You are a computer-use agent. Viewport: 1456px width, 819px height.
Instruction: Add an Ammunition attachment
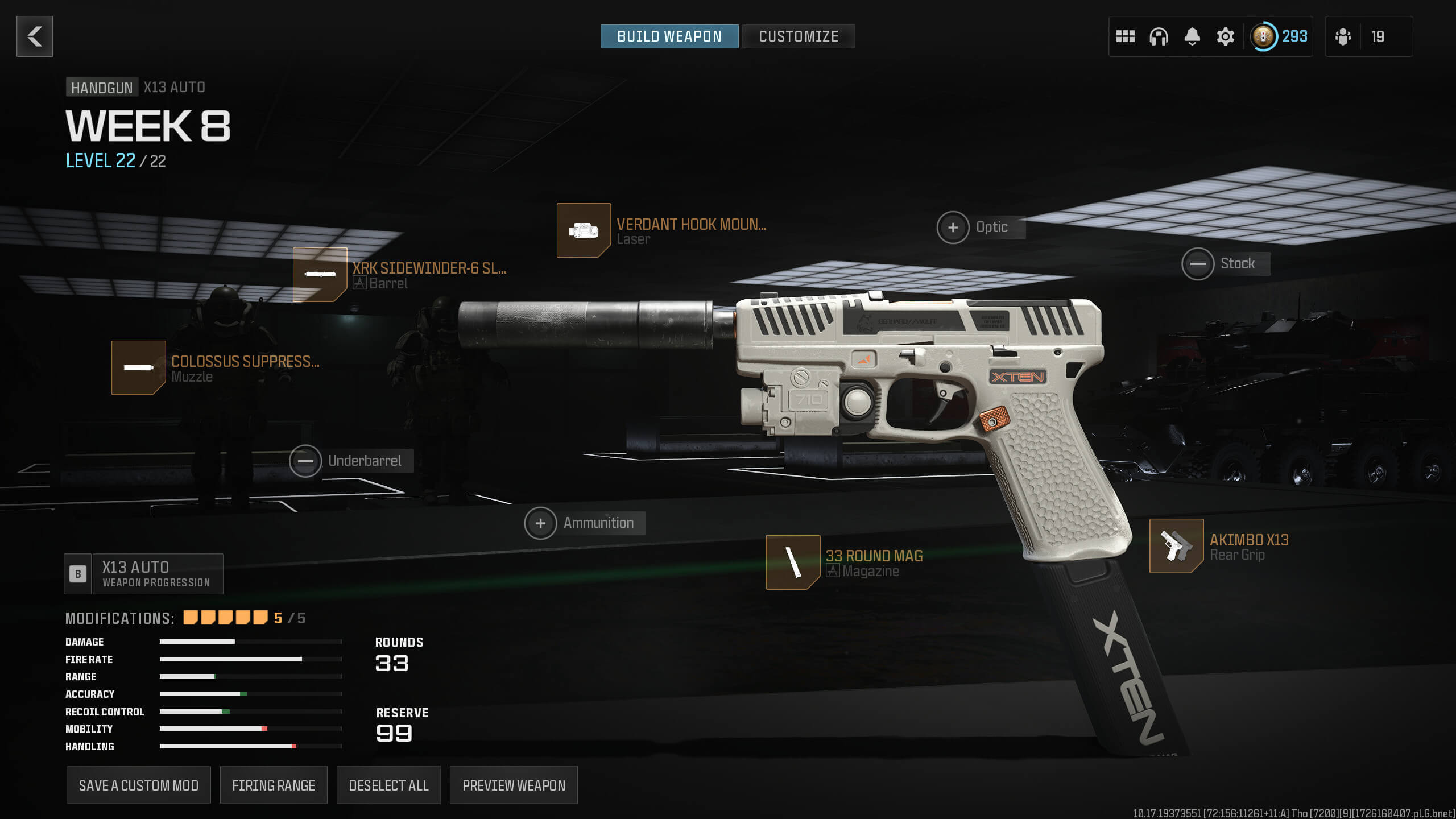pos(540,523)
